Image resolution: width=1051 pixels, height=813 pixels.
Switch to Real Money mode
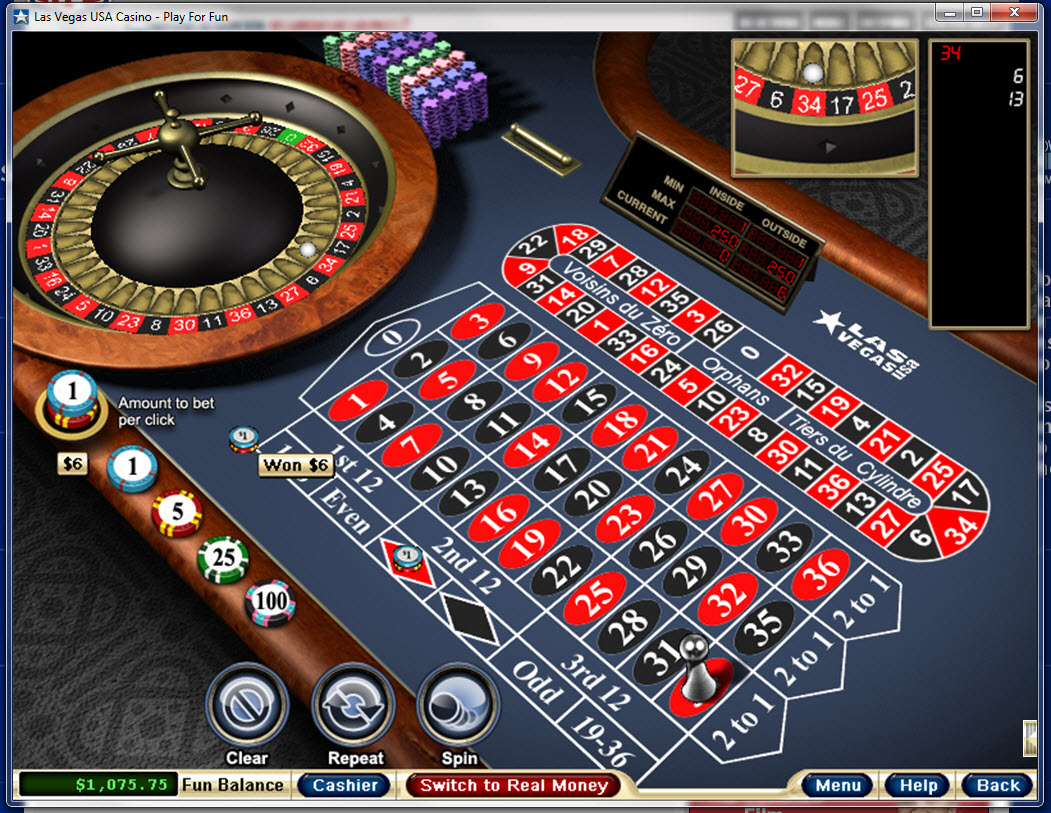coord(514,785)
